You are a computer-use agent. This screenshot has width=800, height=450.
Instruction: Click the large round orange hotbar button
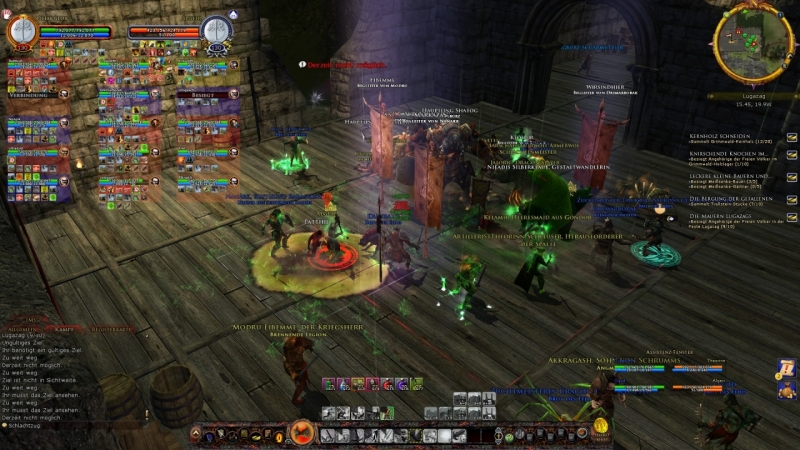[300, 433]
